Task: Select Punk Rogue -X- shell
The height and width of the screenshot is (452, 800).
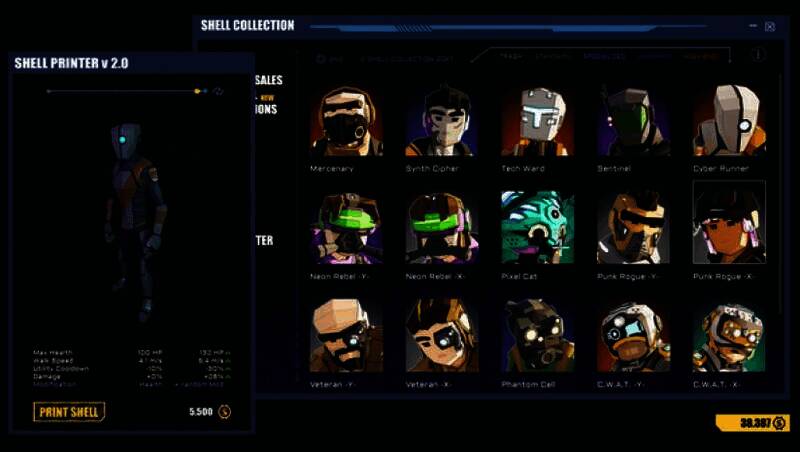Action: (728, 224)
